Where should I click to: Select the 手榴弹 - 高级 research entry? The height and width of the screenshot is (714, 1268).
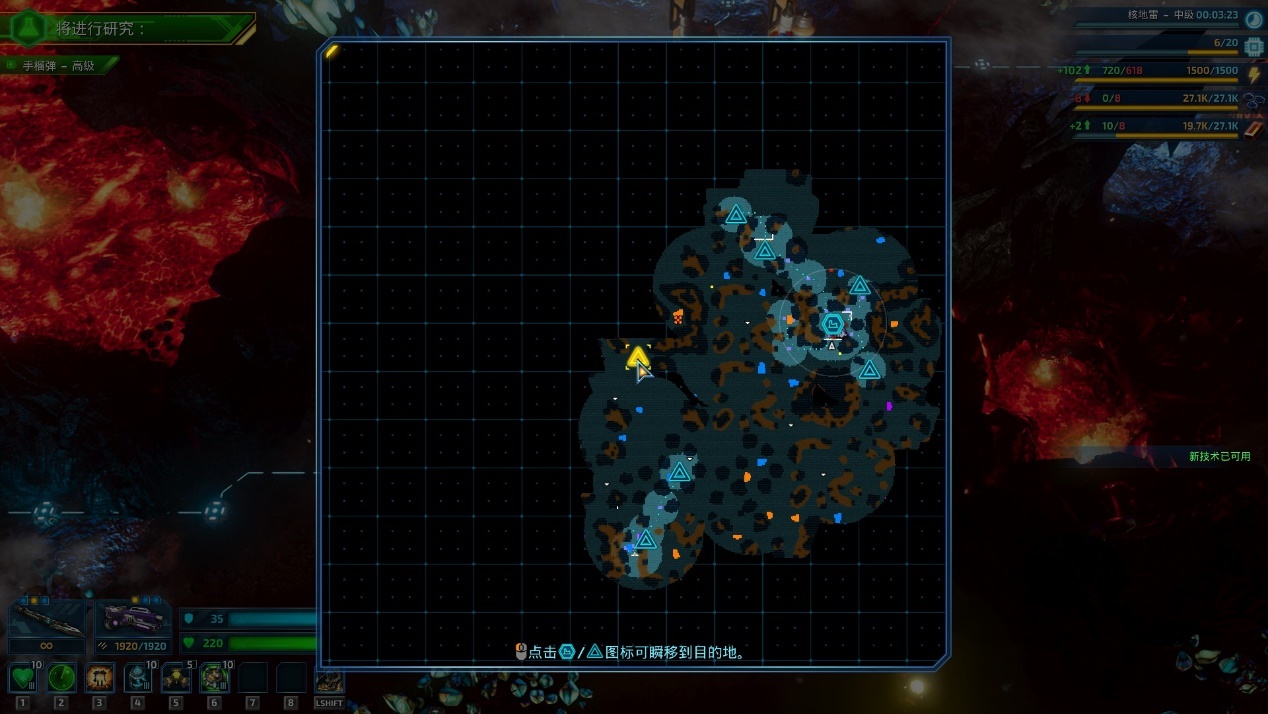point(59,66)
